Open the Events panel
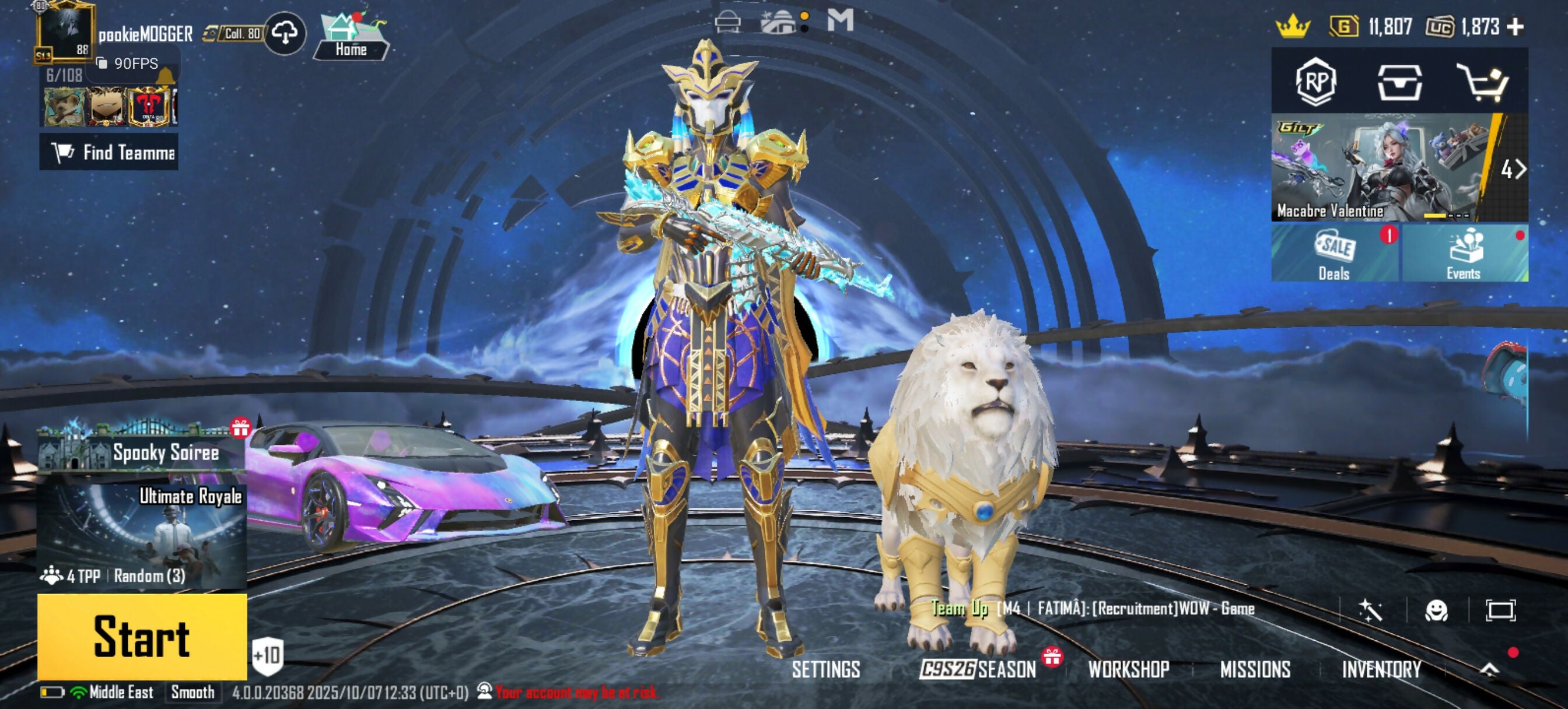Screen dimensions: 1568x709 [1464, 253]
